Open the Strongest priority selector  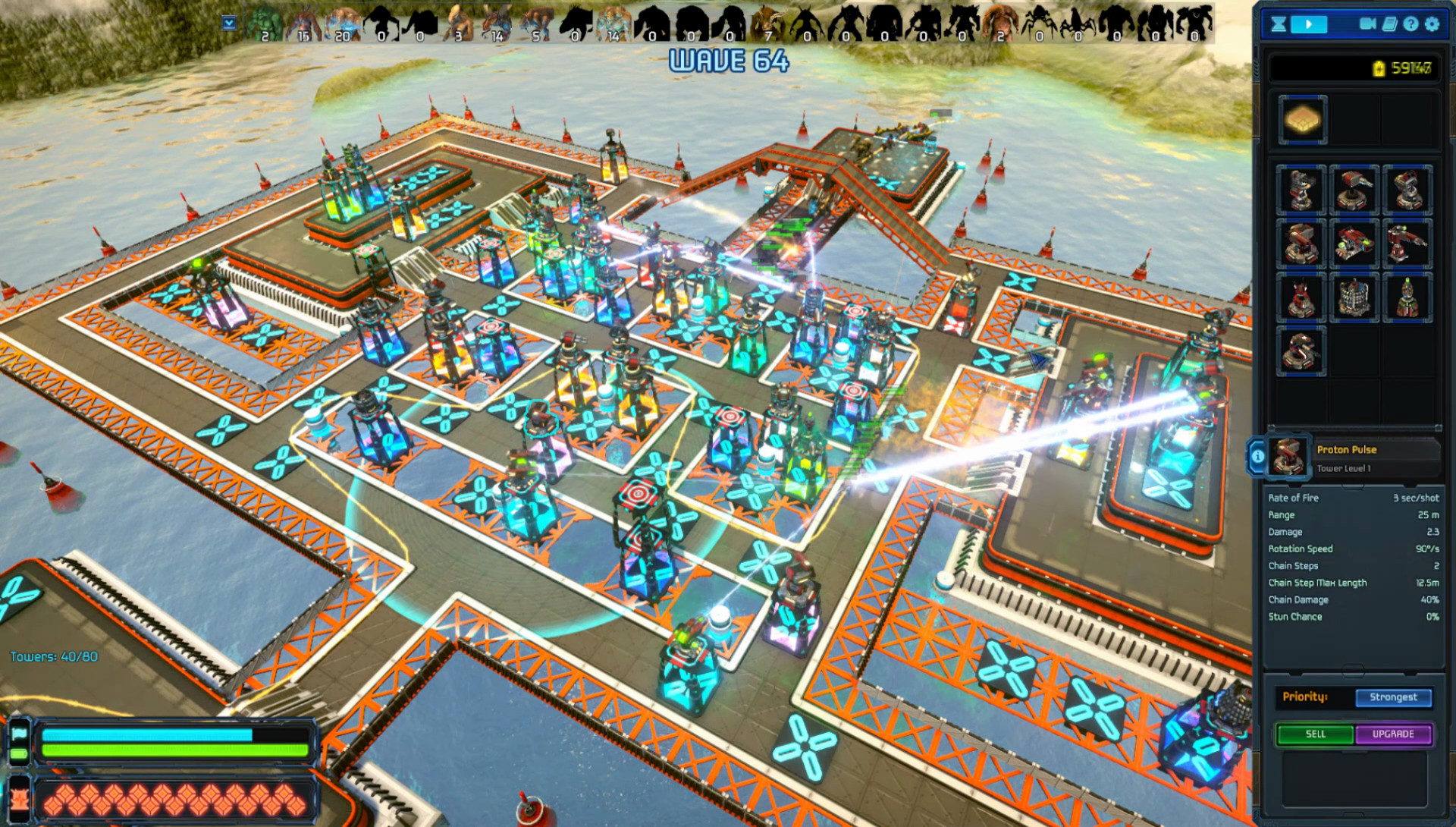pos(1394,697)
